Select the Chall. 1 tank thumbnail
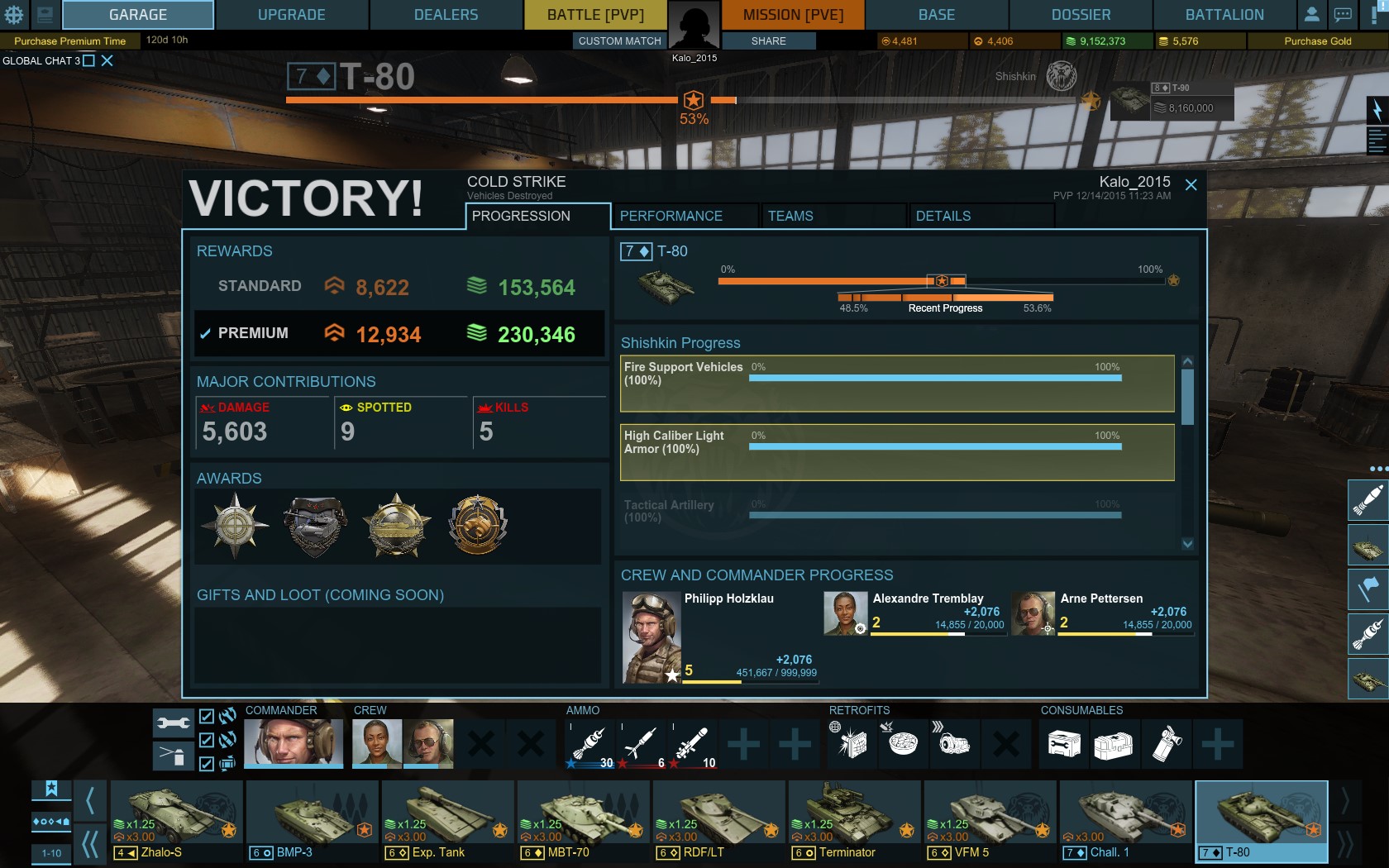The image size is (1389, 868). (1125, 821)
